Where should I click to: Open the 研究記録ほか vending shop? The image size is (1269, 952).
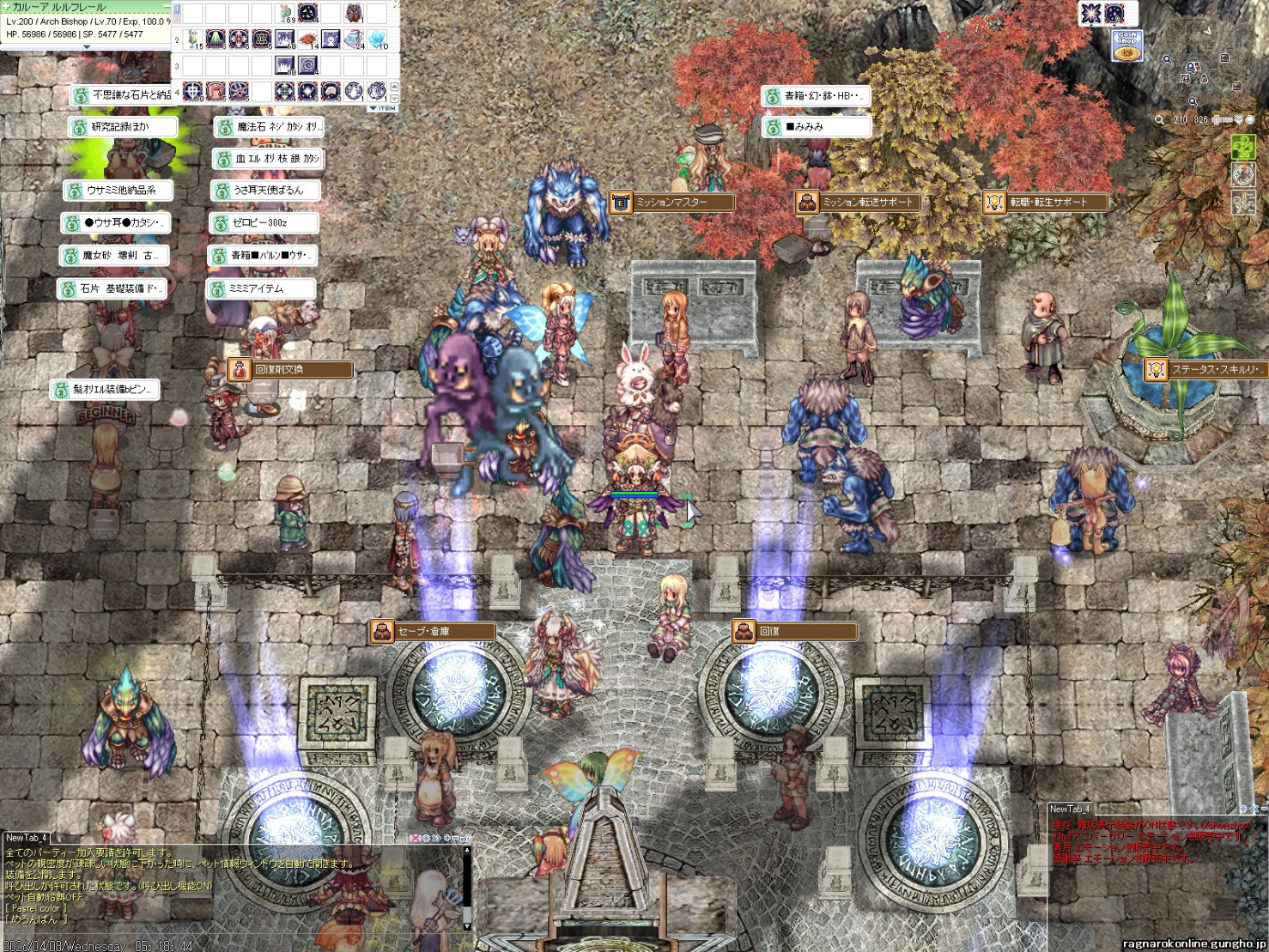(123, 127)
